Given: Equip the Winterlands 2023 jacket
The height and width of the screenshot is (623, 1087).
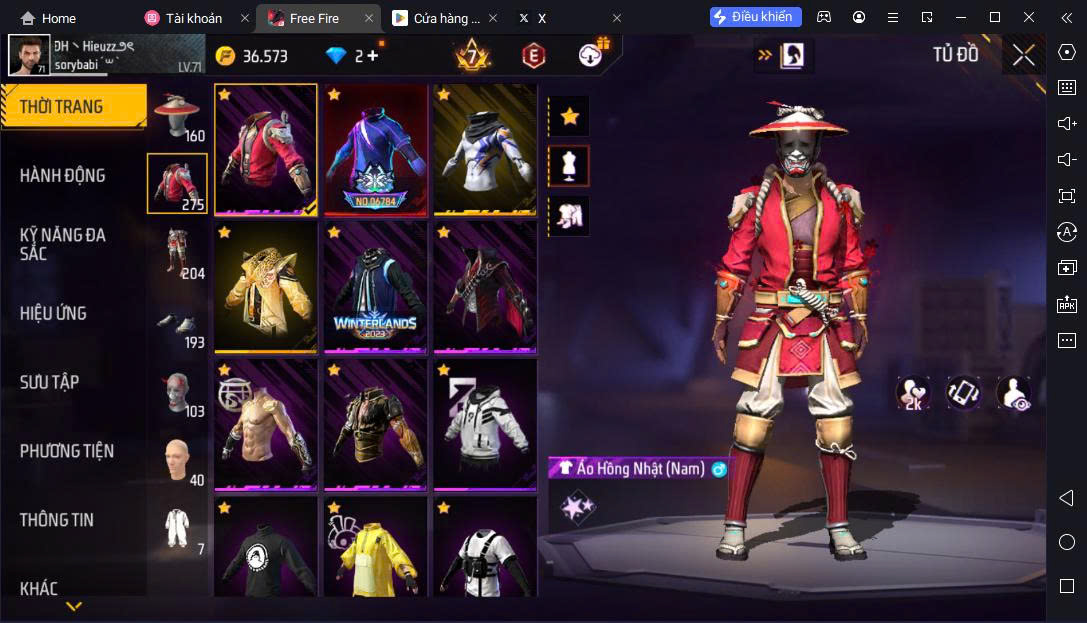Looking at the screenshot, I should click(x=375, y=287).
